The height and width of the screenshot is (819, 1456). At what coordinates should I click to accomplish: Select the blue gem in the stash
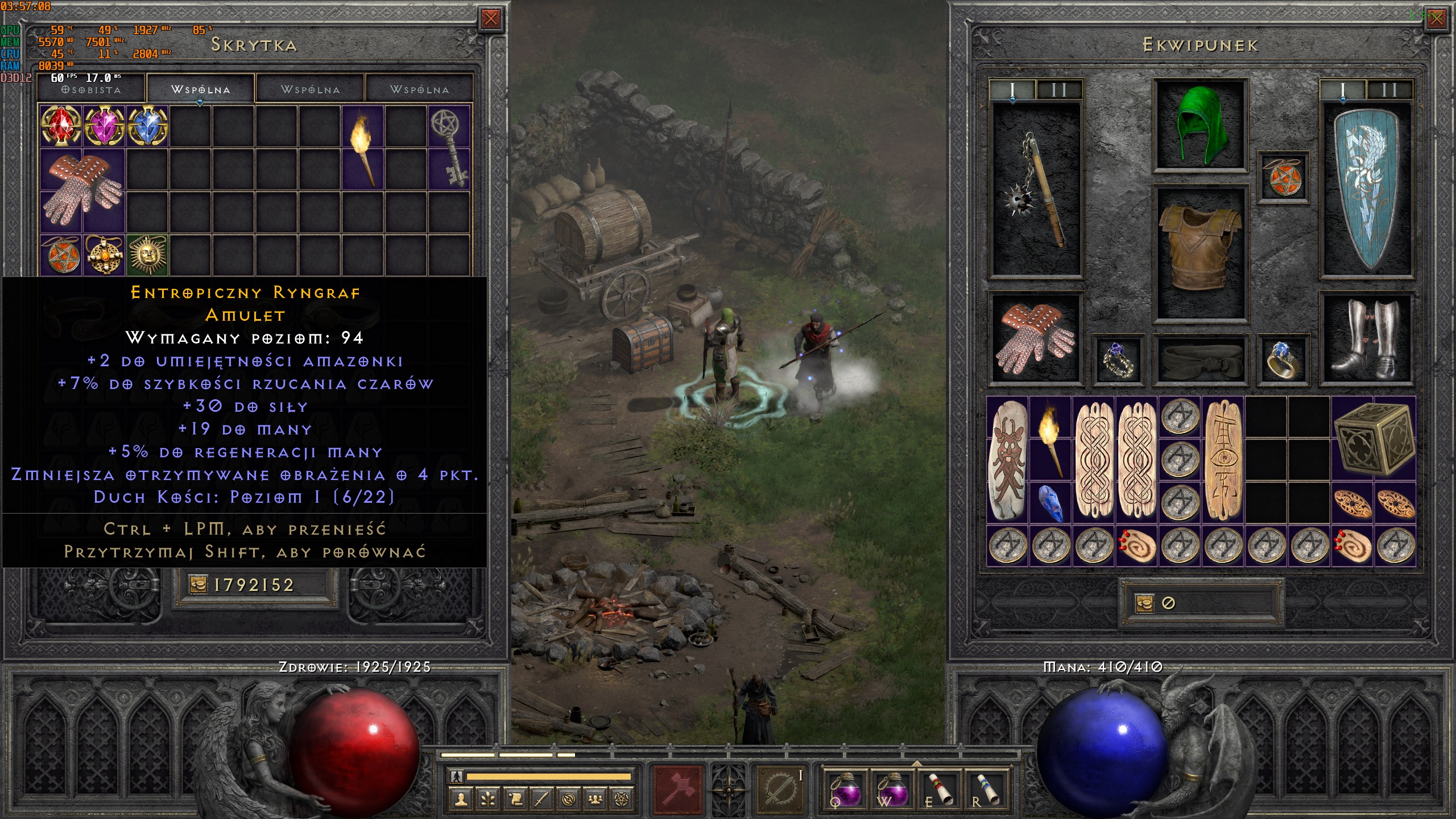point(147,126)
